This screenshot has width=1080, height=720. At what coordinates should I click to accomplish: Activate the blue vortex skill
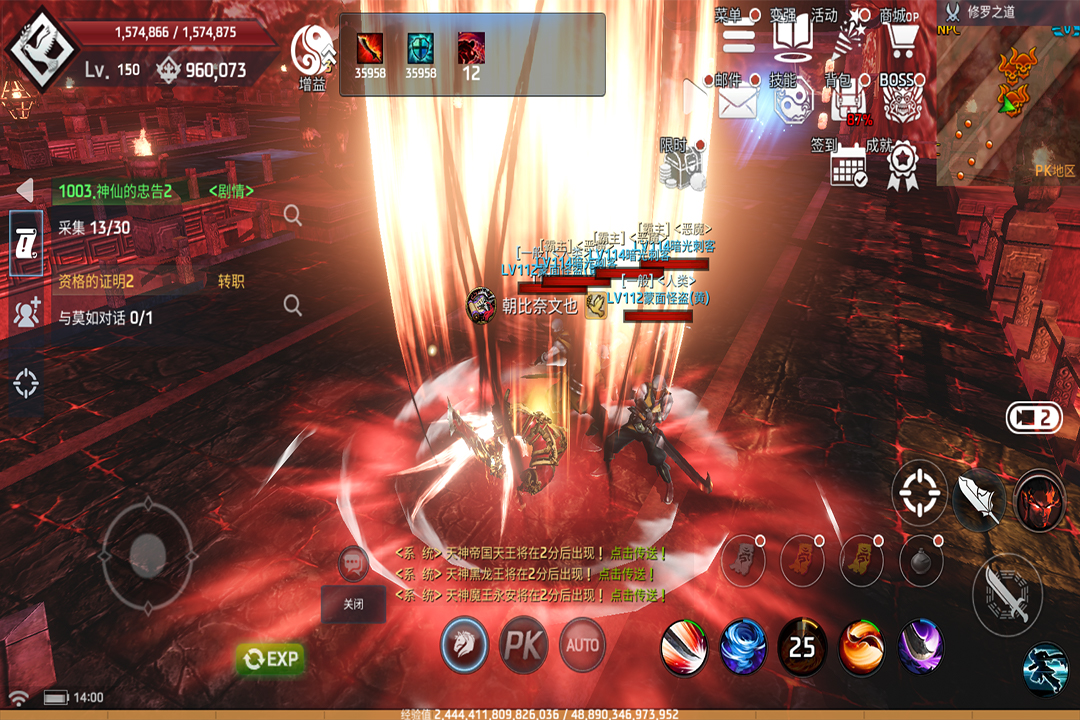pyautogui.click(x=743, y=646)
